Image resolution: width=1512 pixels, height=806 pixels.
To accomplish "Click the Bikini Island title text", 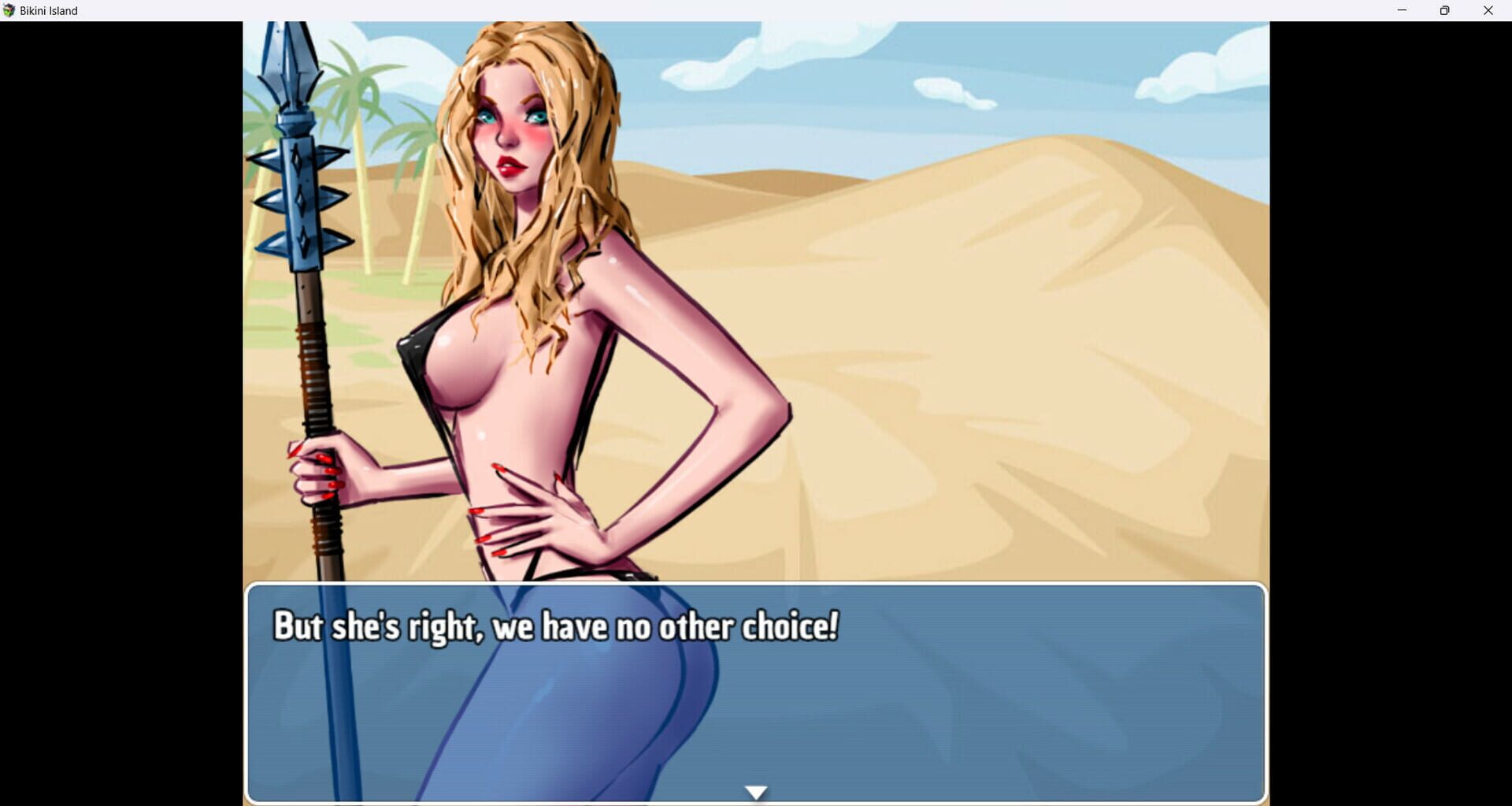I will tap(49, 10).
